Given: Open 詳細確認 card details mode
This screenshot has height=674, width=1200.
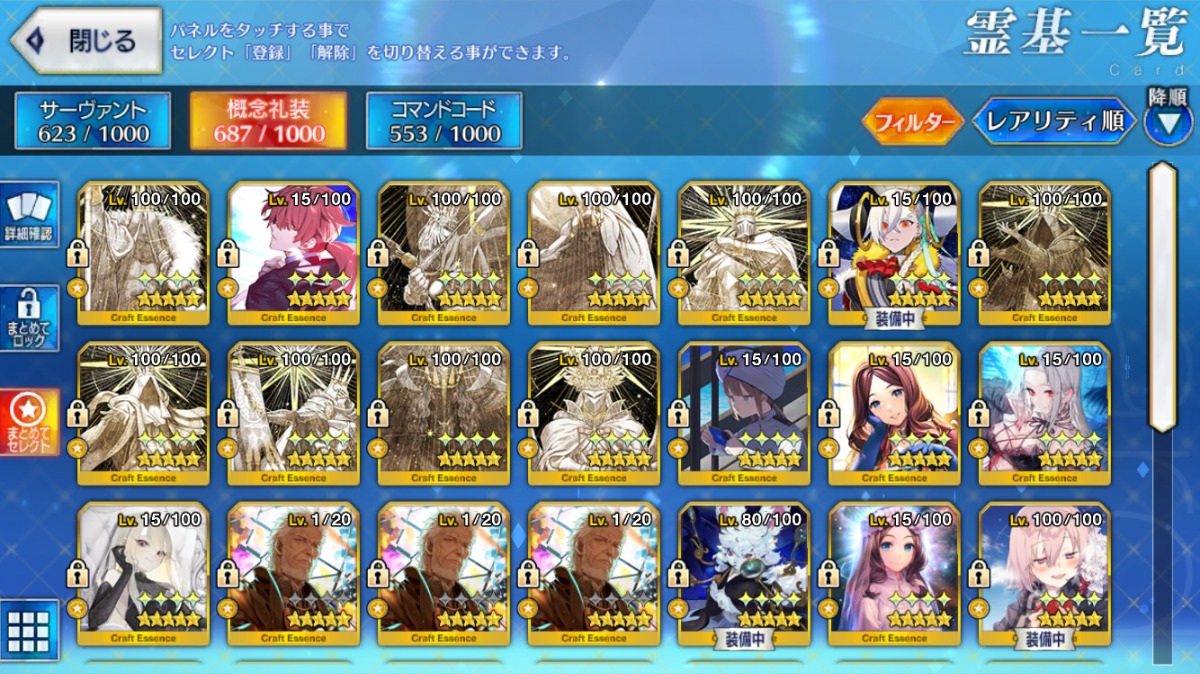Looking at the screenshot, I should pos(30,215).
